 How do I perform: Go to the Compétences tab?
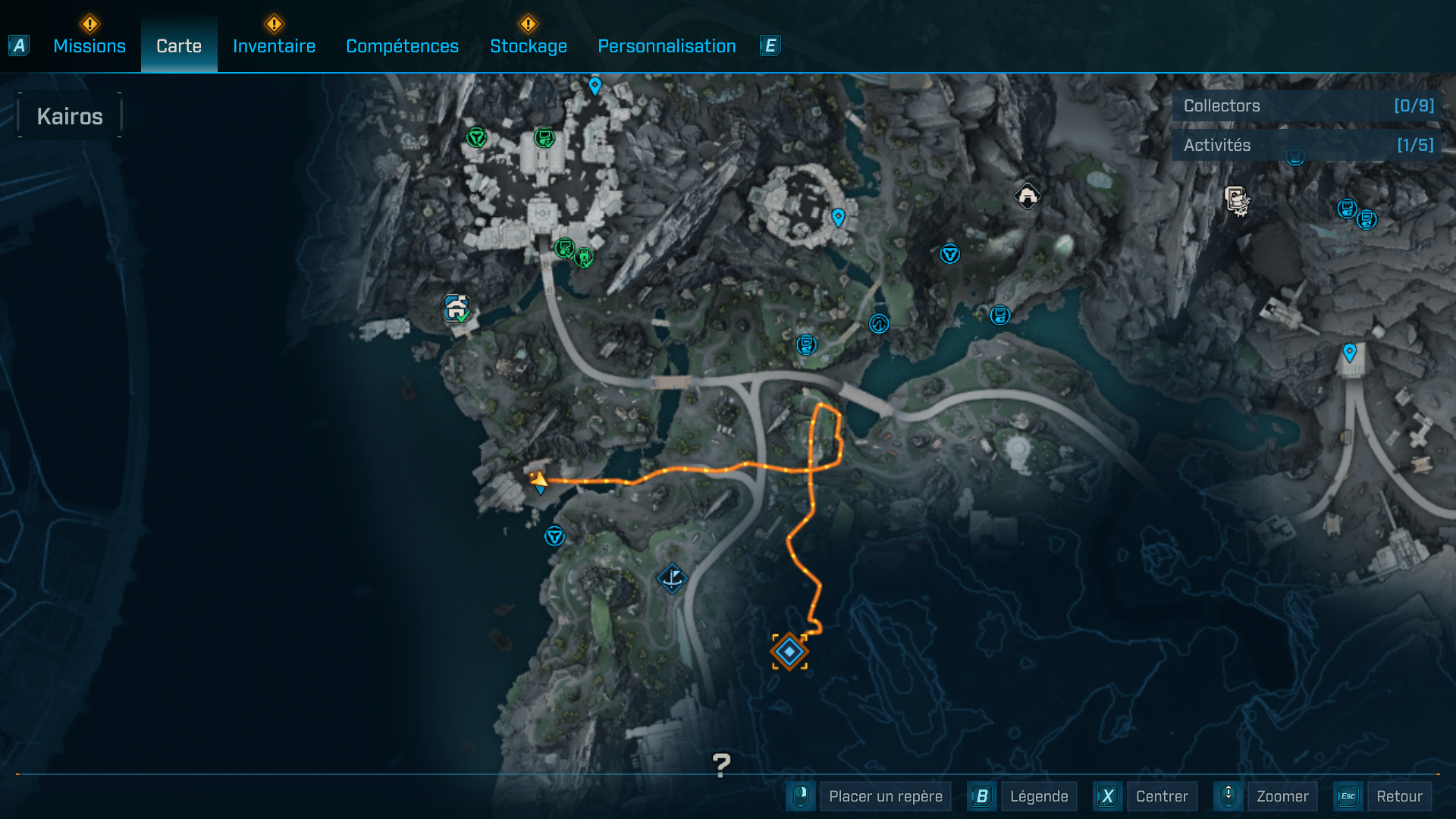(402, 46)
